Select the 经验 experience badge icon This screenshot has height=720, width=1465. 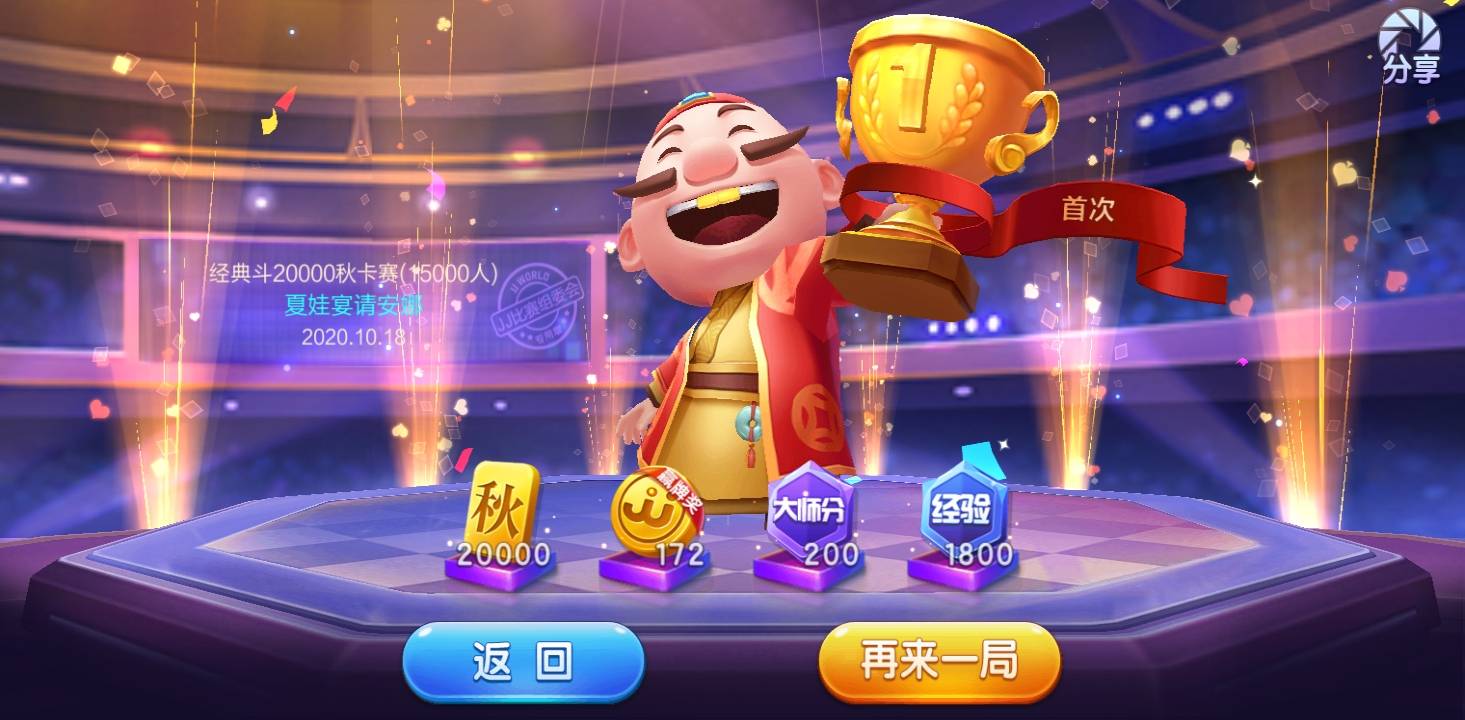(x=962, y=505)
